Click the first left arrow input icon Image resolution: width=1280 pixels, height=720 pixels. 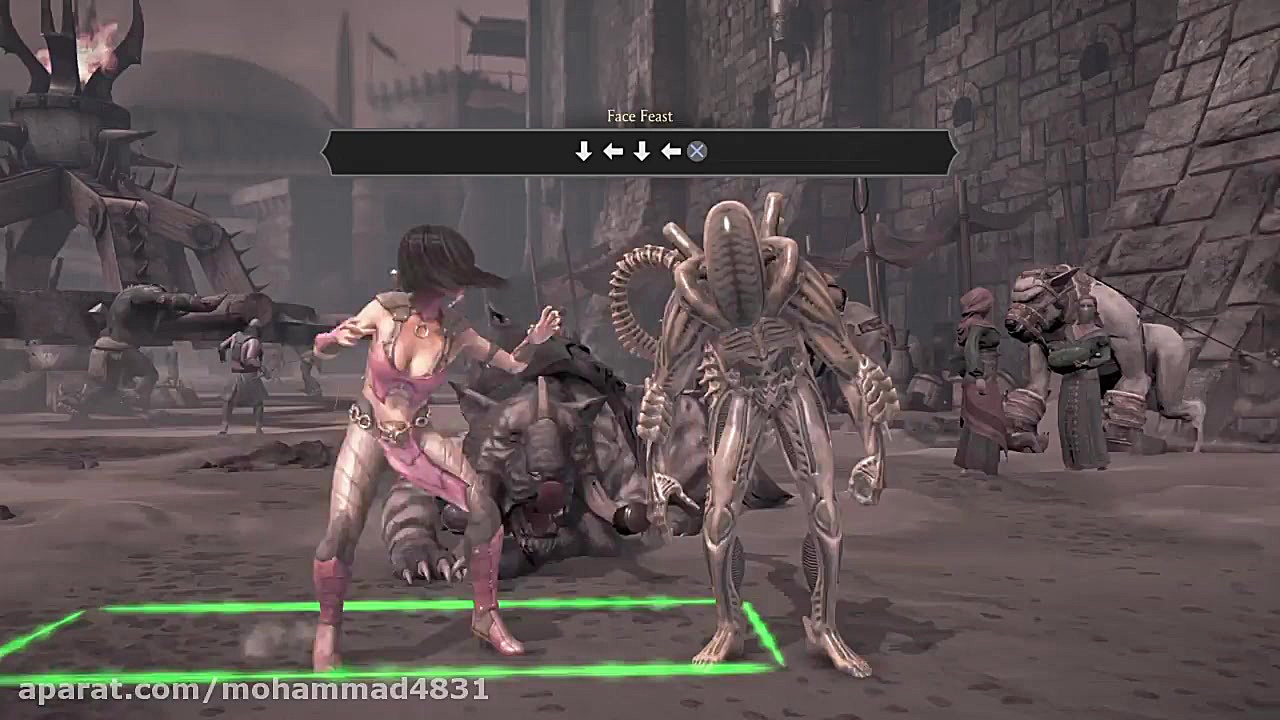613,152
